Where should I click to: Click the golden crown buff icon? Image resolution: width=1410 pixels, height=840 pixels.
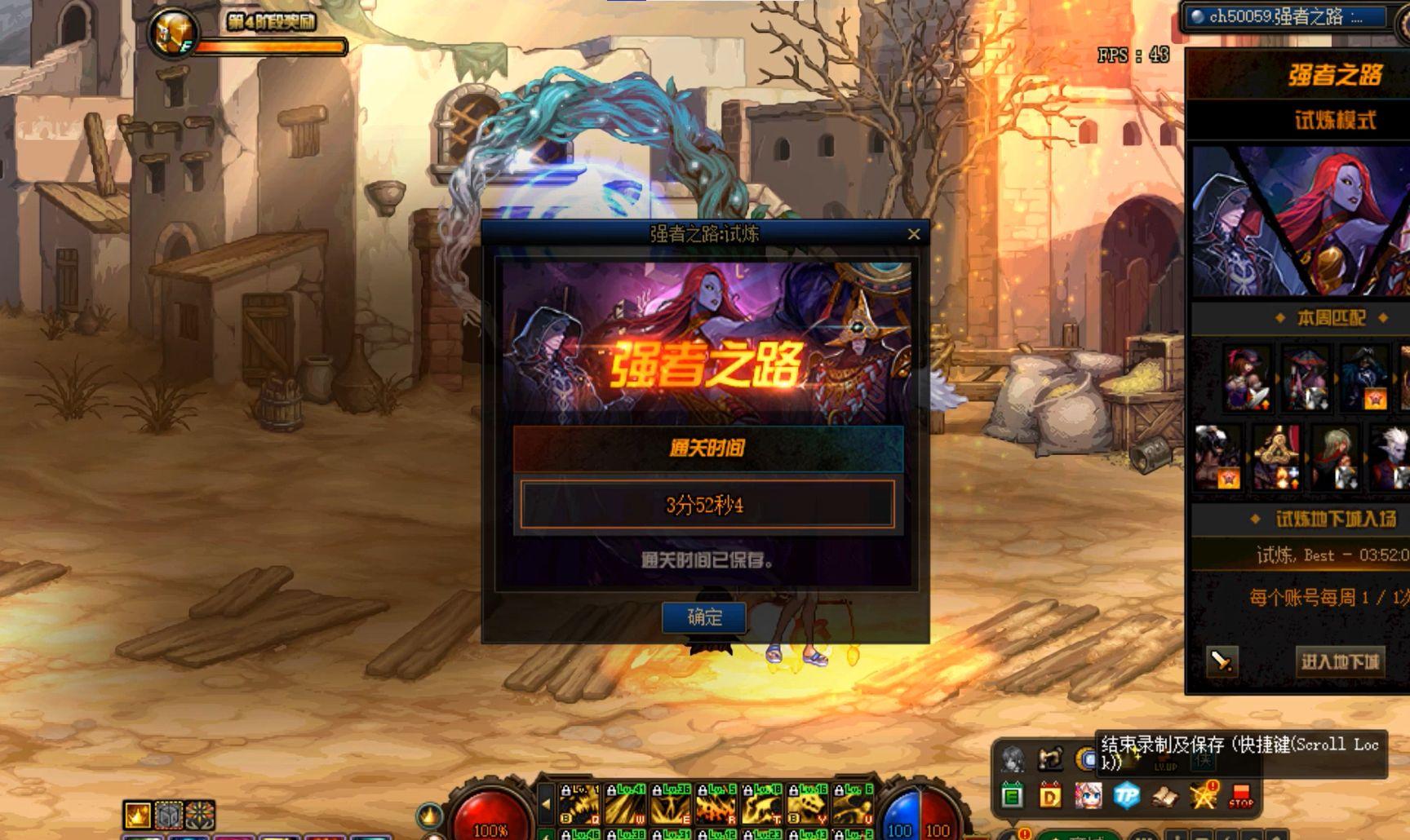(x=137, y=814)
